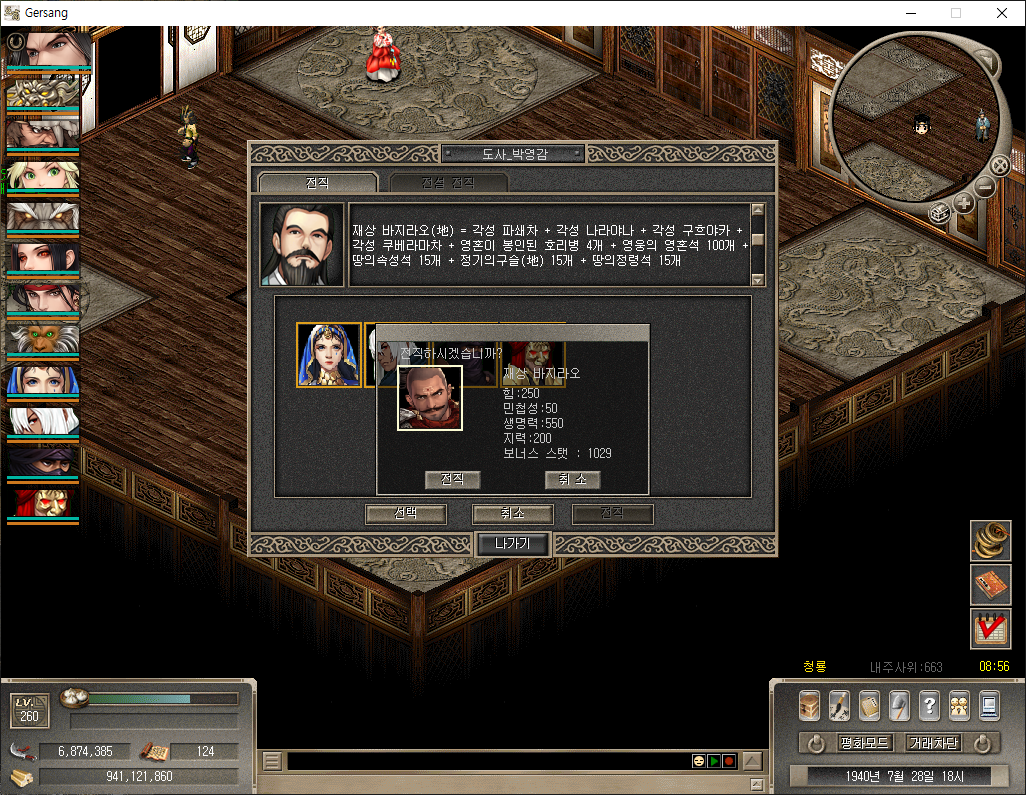Open the question mark help button
The width and height of the screenshot is (1026, 795).
pos(929,705)
